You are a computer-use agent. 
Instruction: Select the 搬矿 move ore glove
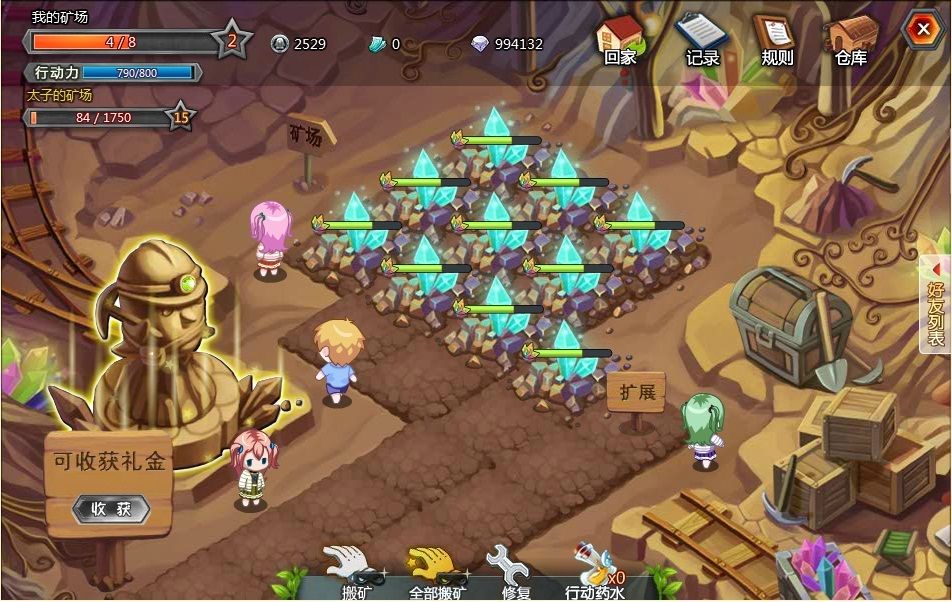coord(354,570)
